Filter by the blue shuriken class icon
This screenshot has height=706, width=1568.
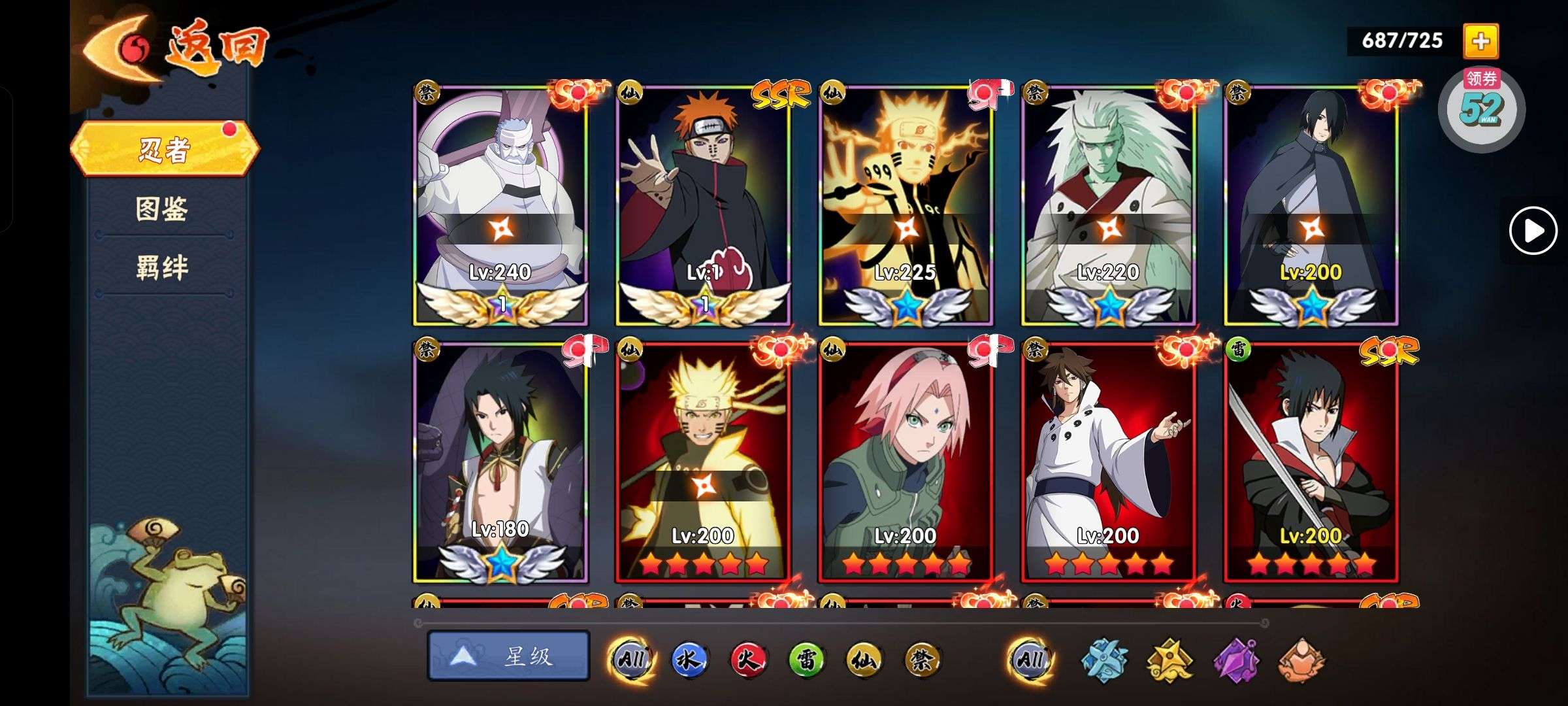click(1104, 659)
